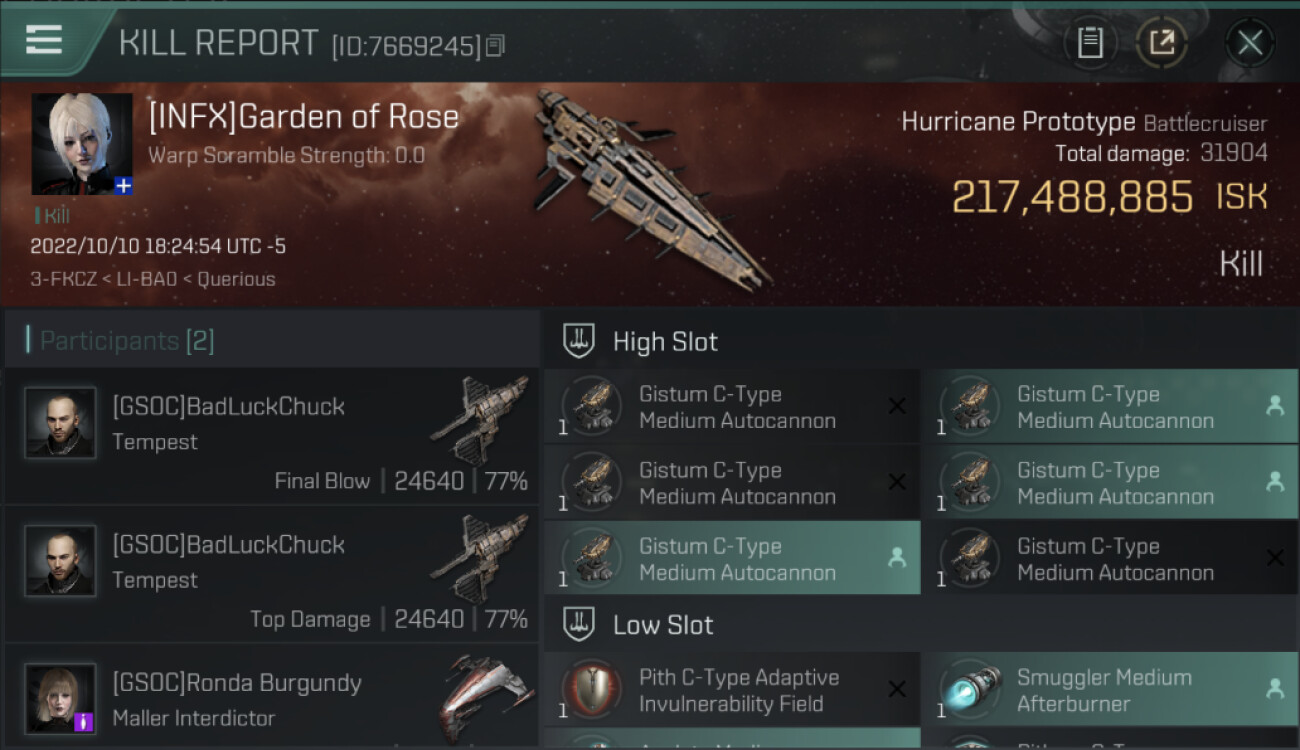Image resolution: width=1300 pixels, height=750 pixels.
Task: Share the kill report externally
Action: point(1162,43)
